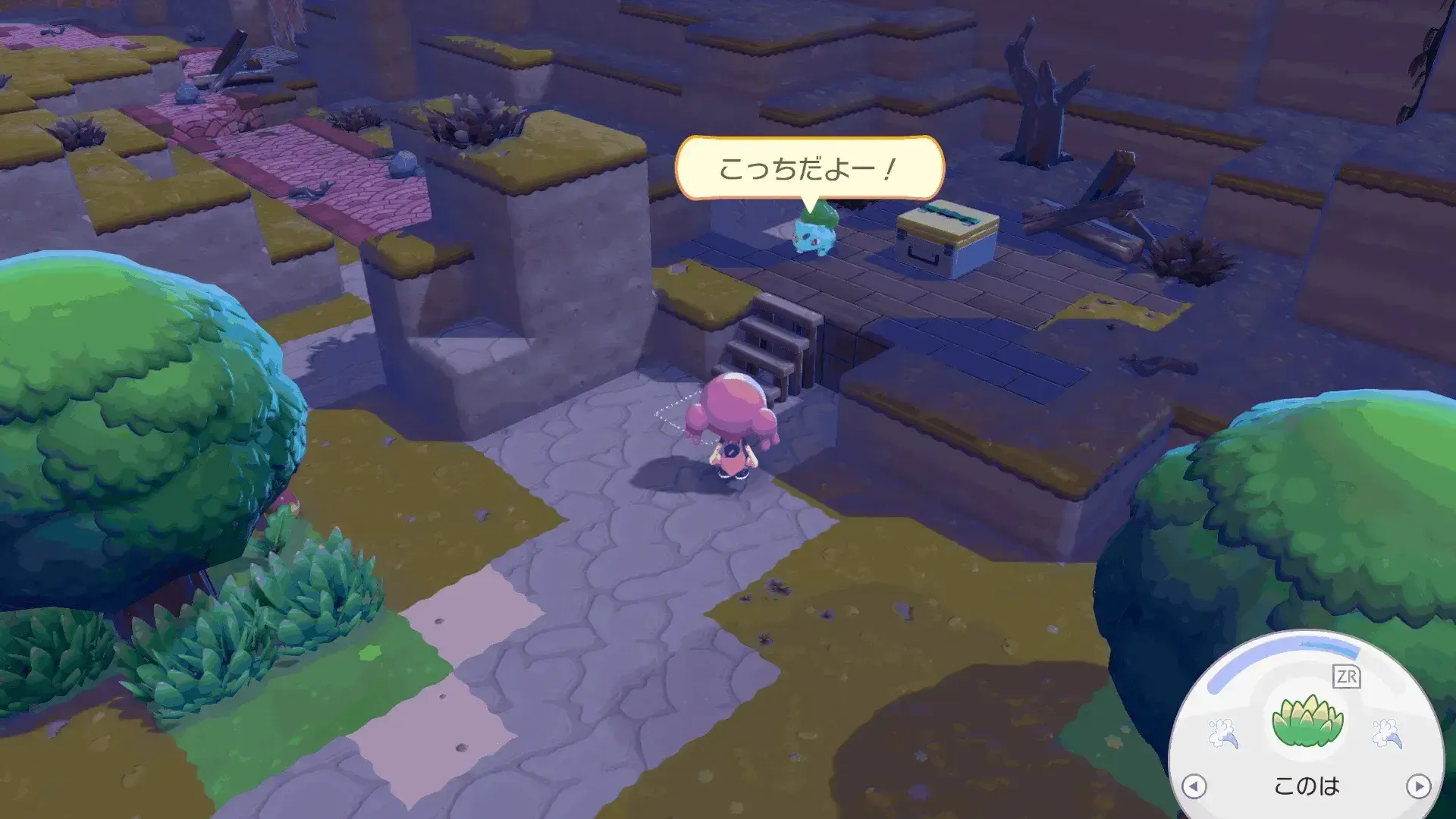
Task: Click the こっちだよー! speech bubble
Action: click(x=809, y=166)
